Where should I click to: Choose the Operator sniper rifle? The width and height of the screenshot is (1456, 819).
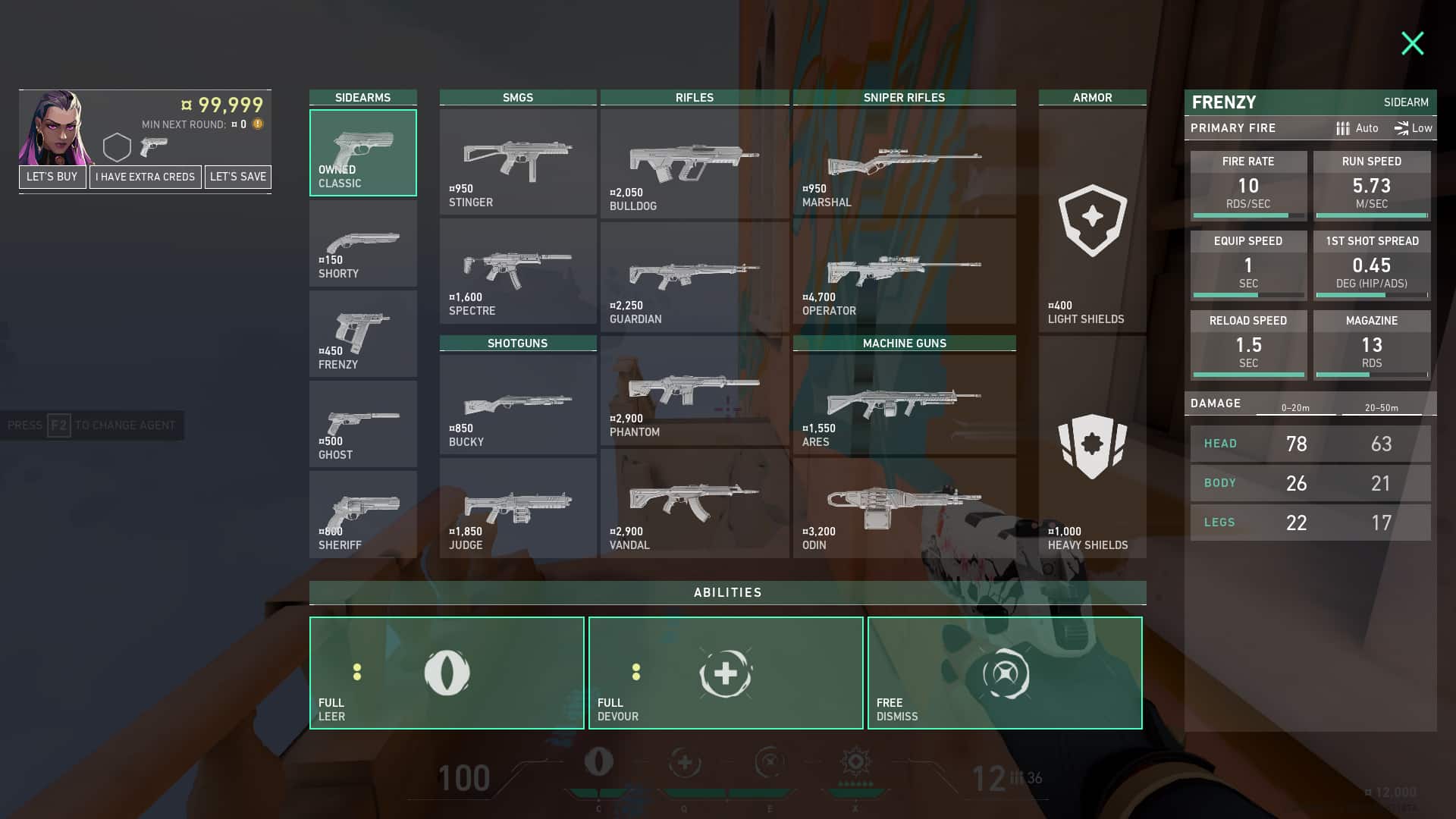pos(904,271)
